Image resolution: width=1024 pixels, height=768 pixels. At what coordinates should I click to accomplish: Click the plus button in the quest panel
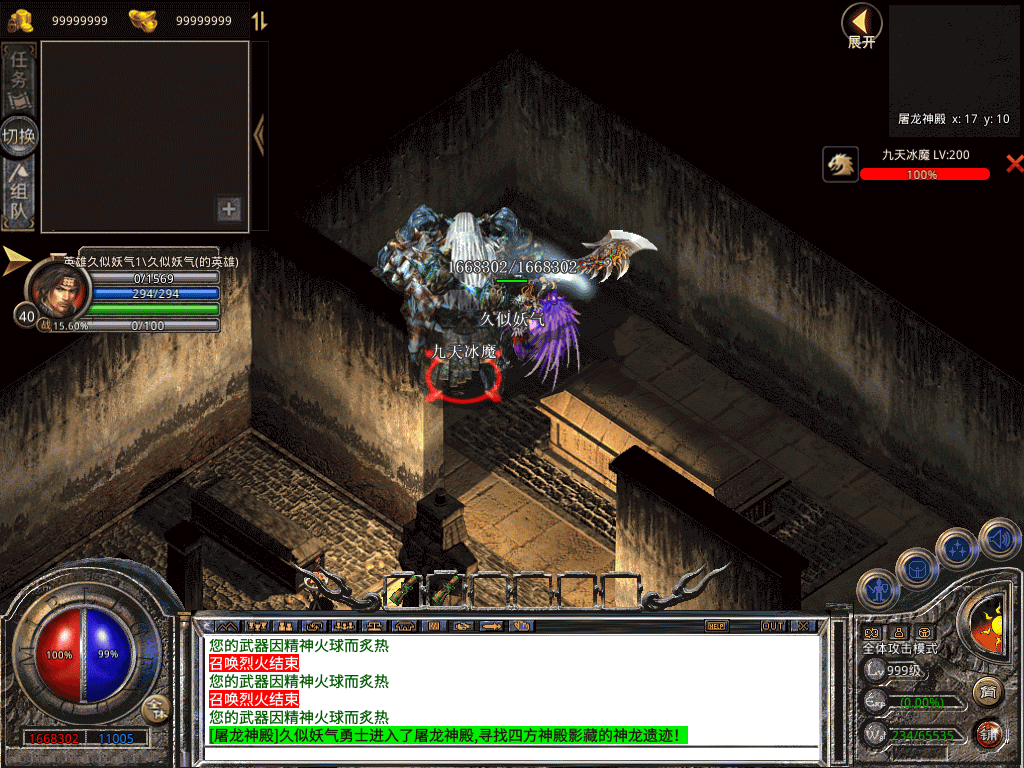click(229, 209)
